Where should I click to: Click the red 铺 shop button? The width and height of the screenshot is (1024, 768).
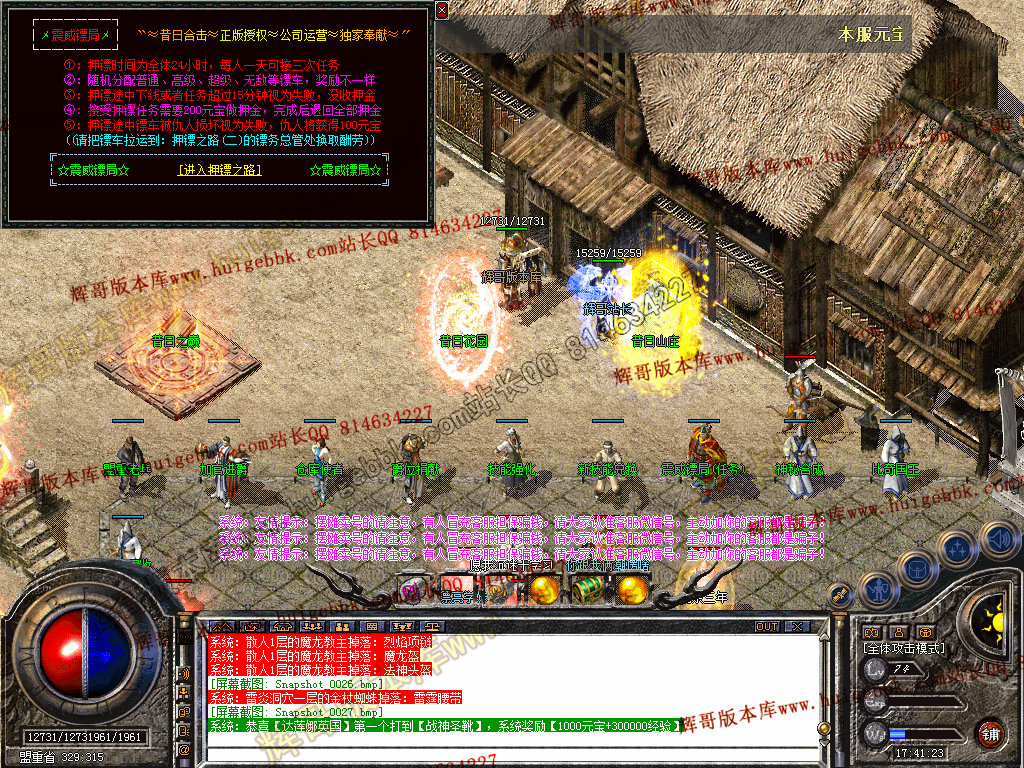pyautogui.click(x=991, y=733)
